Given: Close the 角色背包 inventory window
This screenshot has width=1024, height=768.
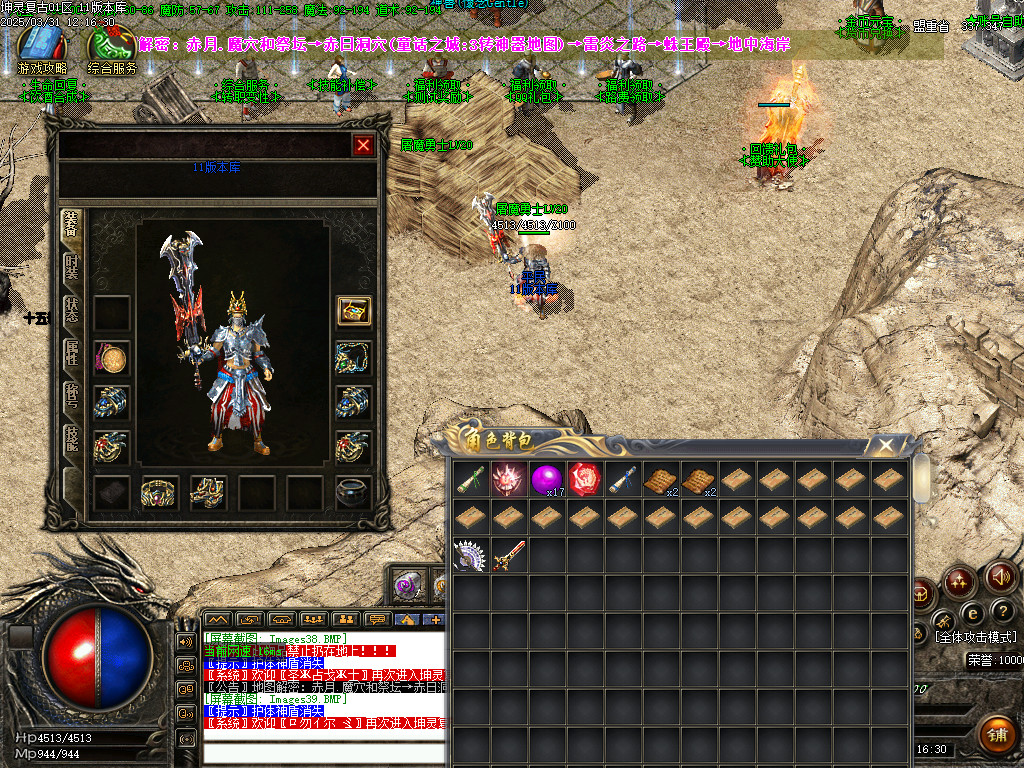Looking at the screenshot, I should tap(885, 445).
